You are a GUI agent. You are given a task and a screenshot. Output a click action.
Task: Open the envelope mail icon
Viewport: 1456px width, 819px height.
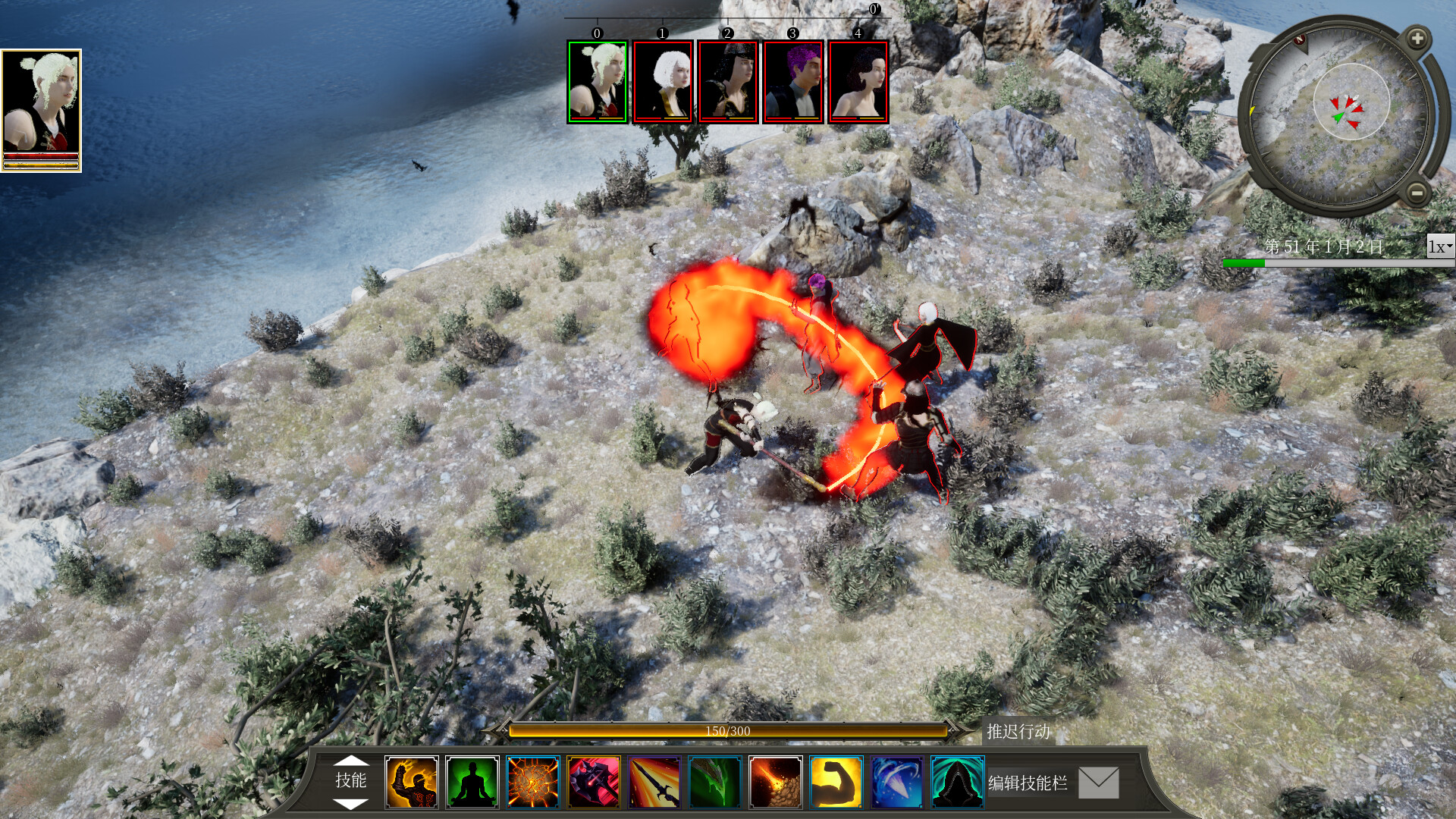[1099, 783]
